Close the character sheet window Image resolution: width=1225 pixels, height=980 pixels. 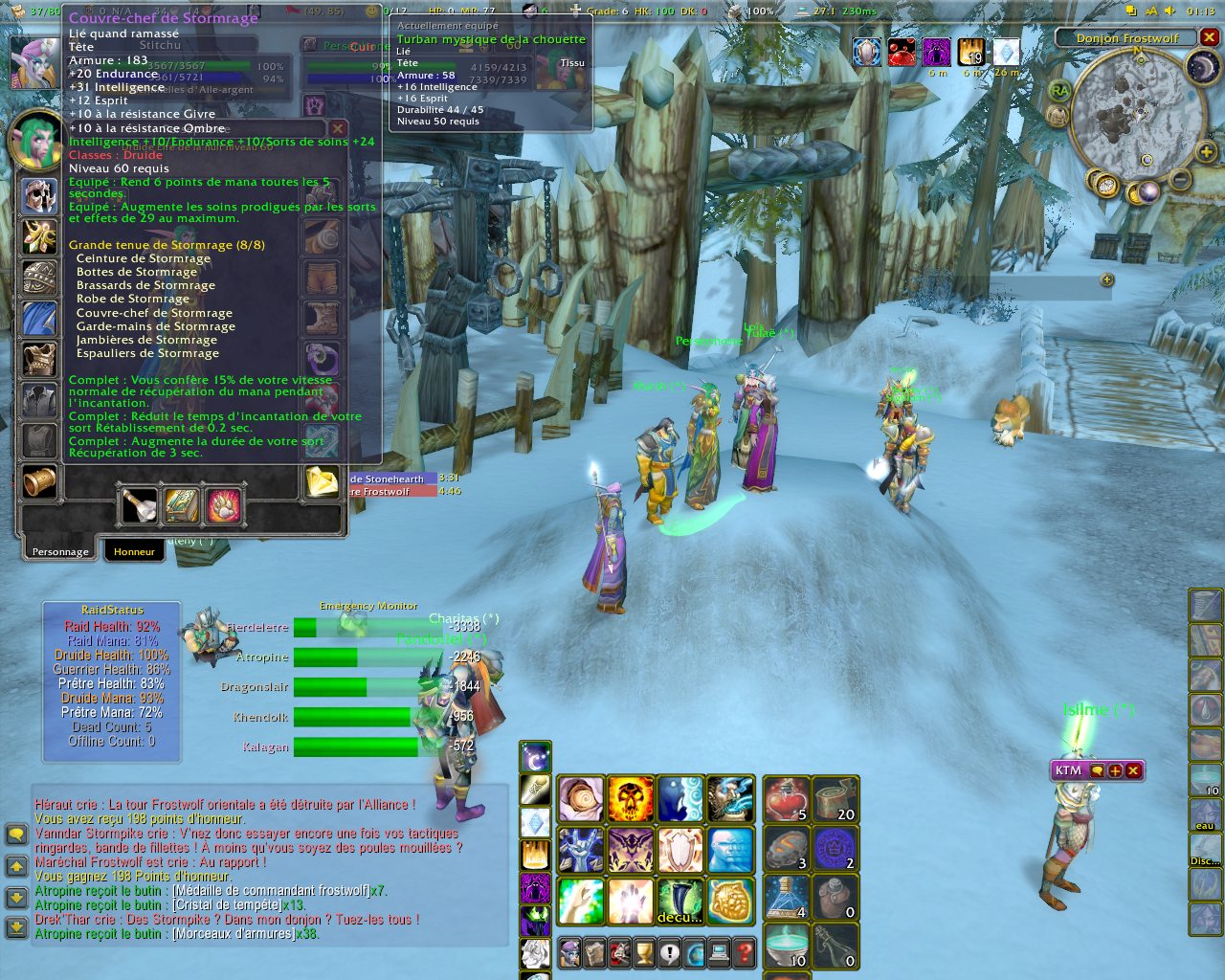[x=337, y=128]
